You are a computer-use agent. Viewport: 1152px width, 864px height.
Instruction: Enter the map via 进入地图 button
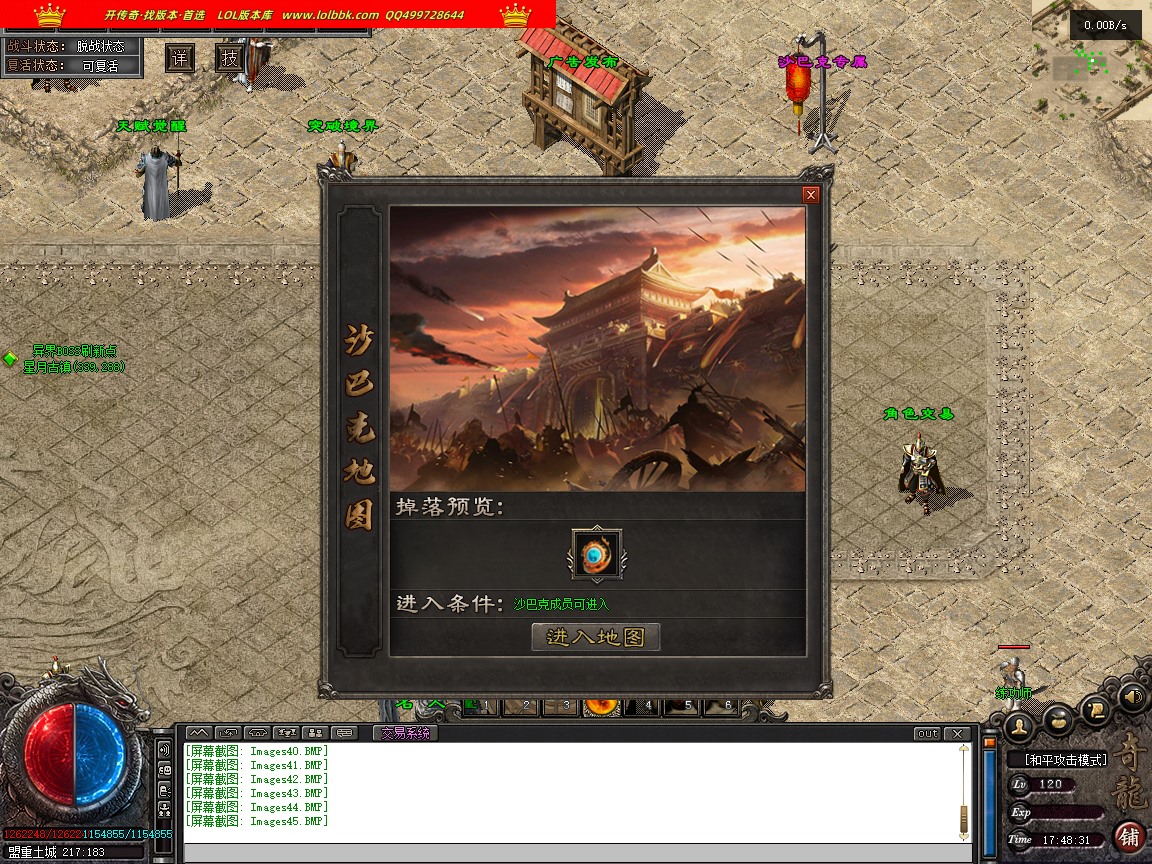coord(596,637)
